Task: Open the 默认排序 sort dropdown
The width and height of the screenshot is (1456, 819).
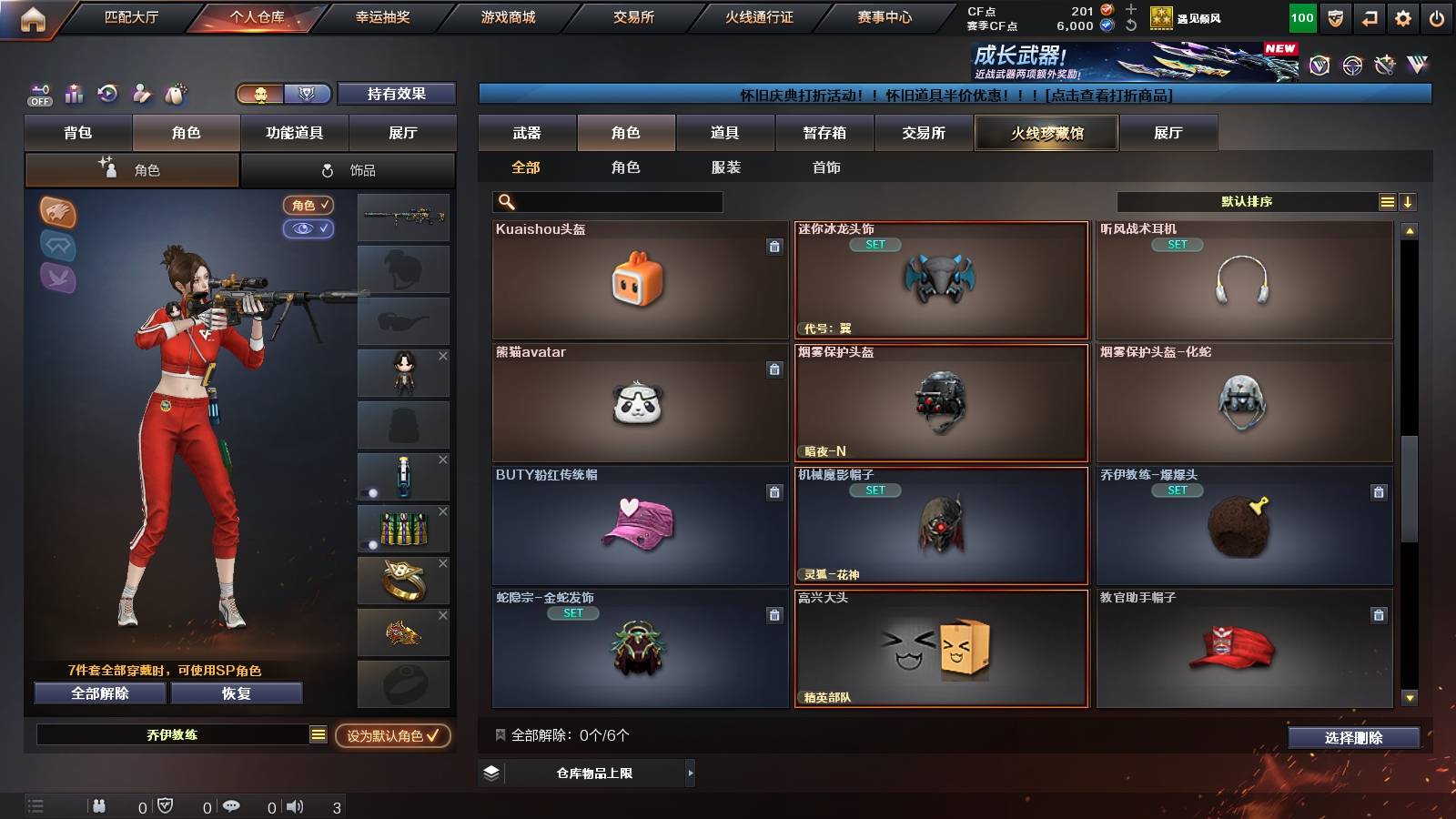Action: (x=1247, y=201)
